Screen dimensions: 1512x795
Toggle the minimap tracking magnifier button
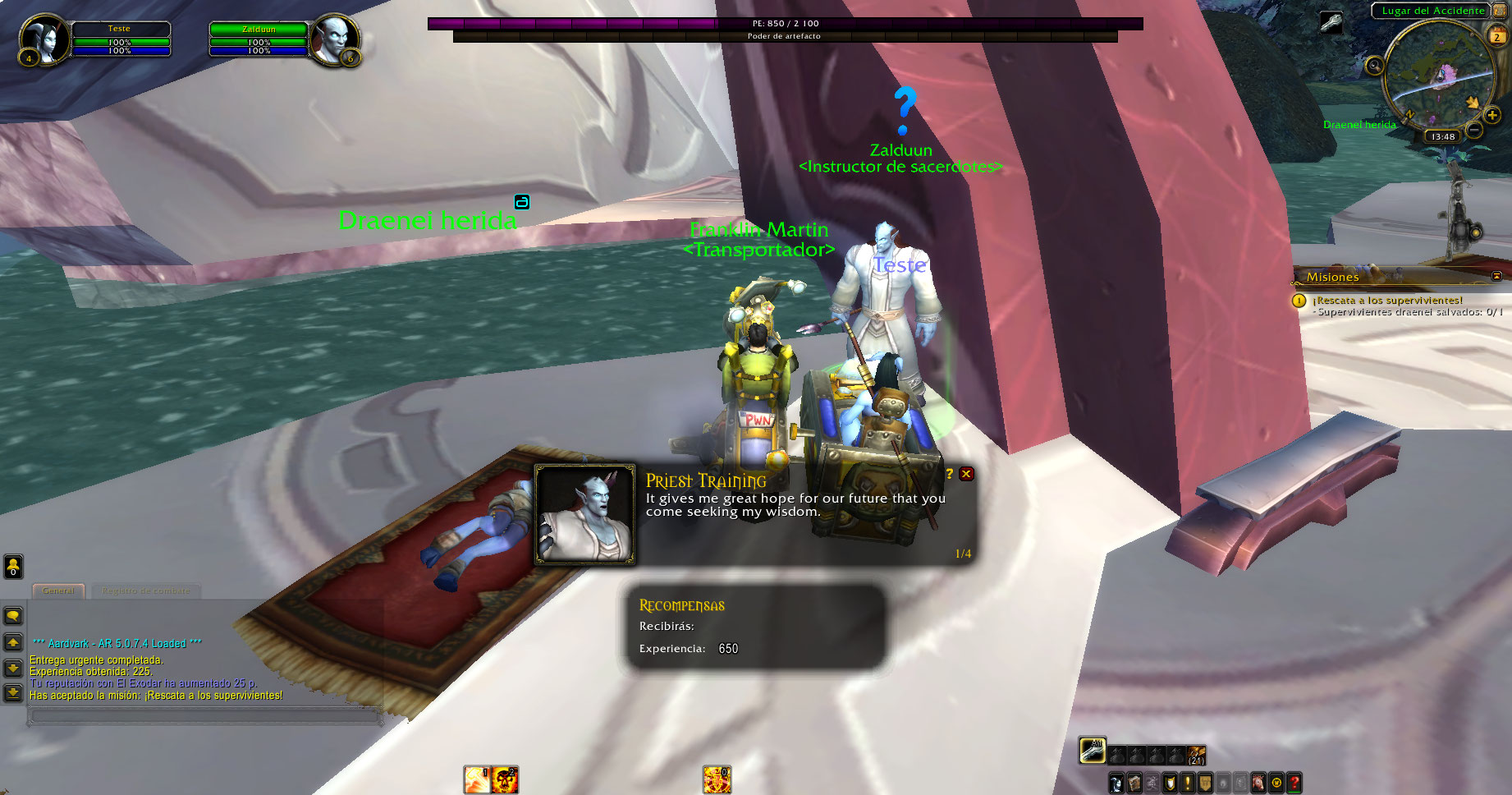1374,66
